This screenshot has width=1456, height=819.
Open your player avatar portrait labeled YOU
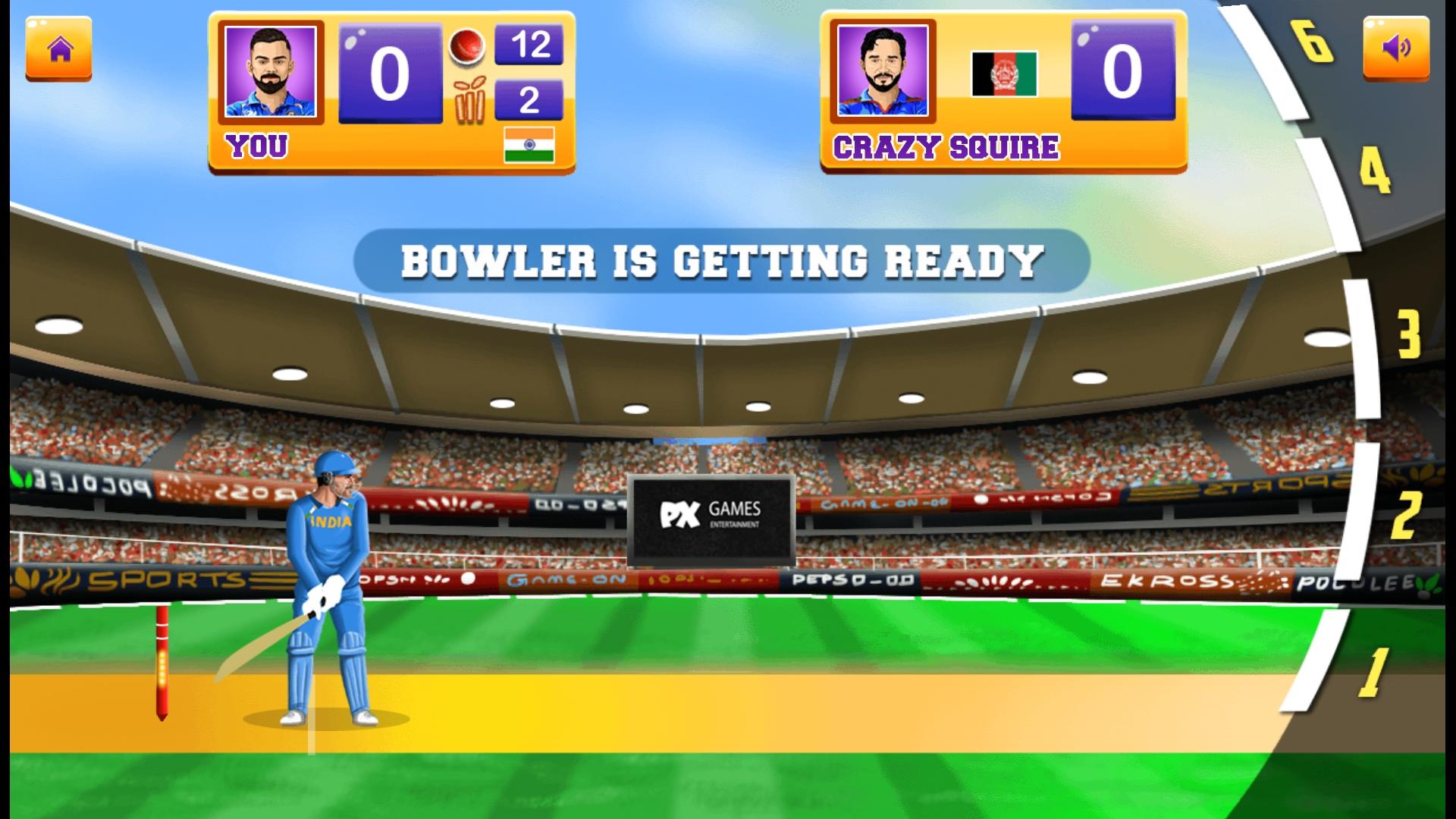pyautogui.click(x=269, y=72)
